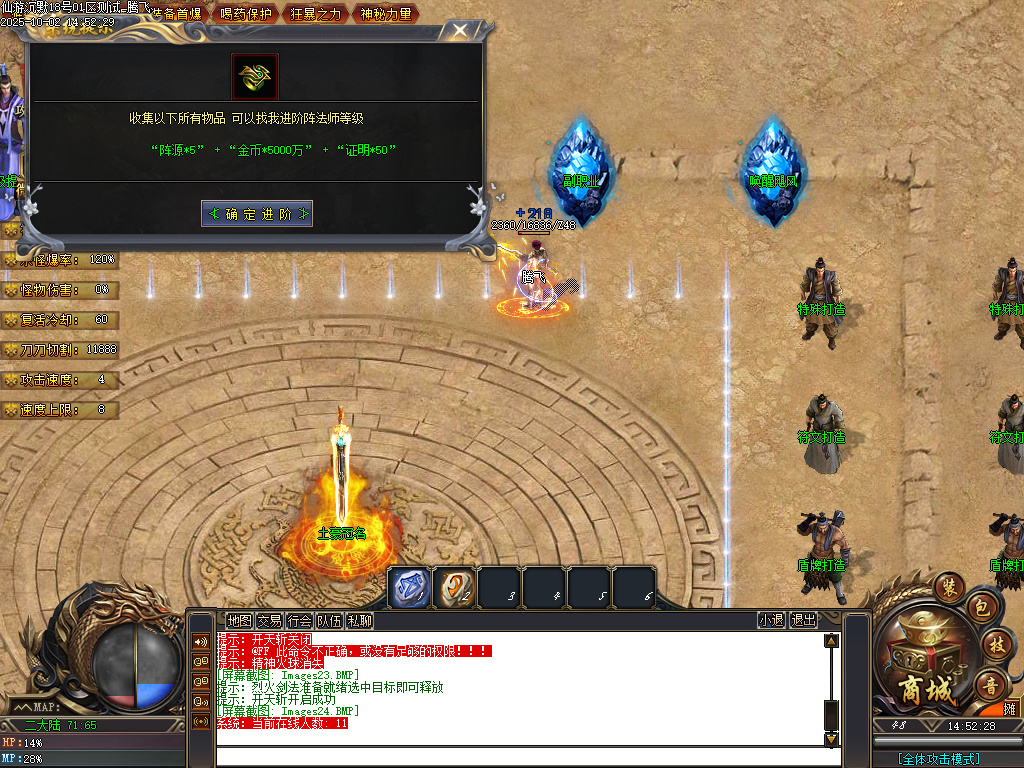Select the green ring item icon

(255, 76)
